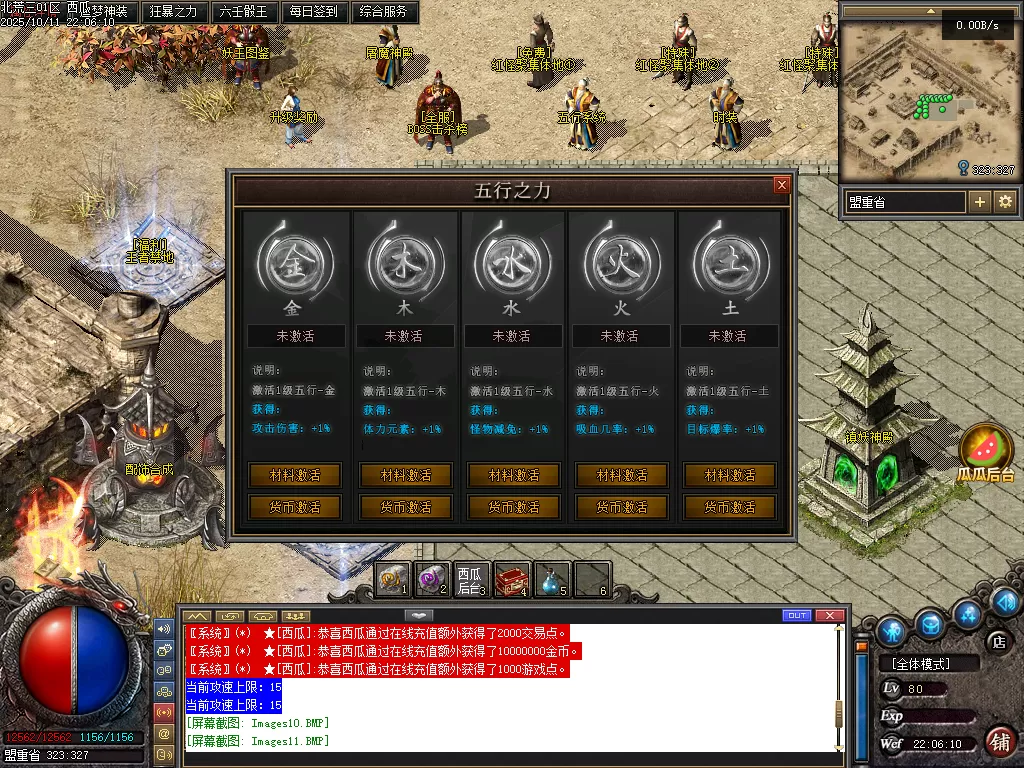Image resolution: width=1024 pixels, height=768 pixels.
Task: Click the plus button beside the 盟重省 field
Action: [x=980, y=202]
